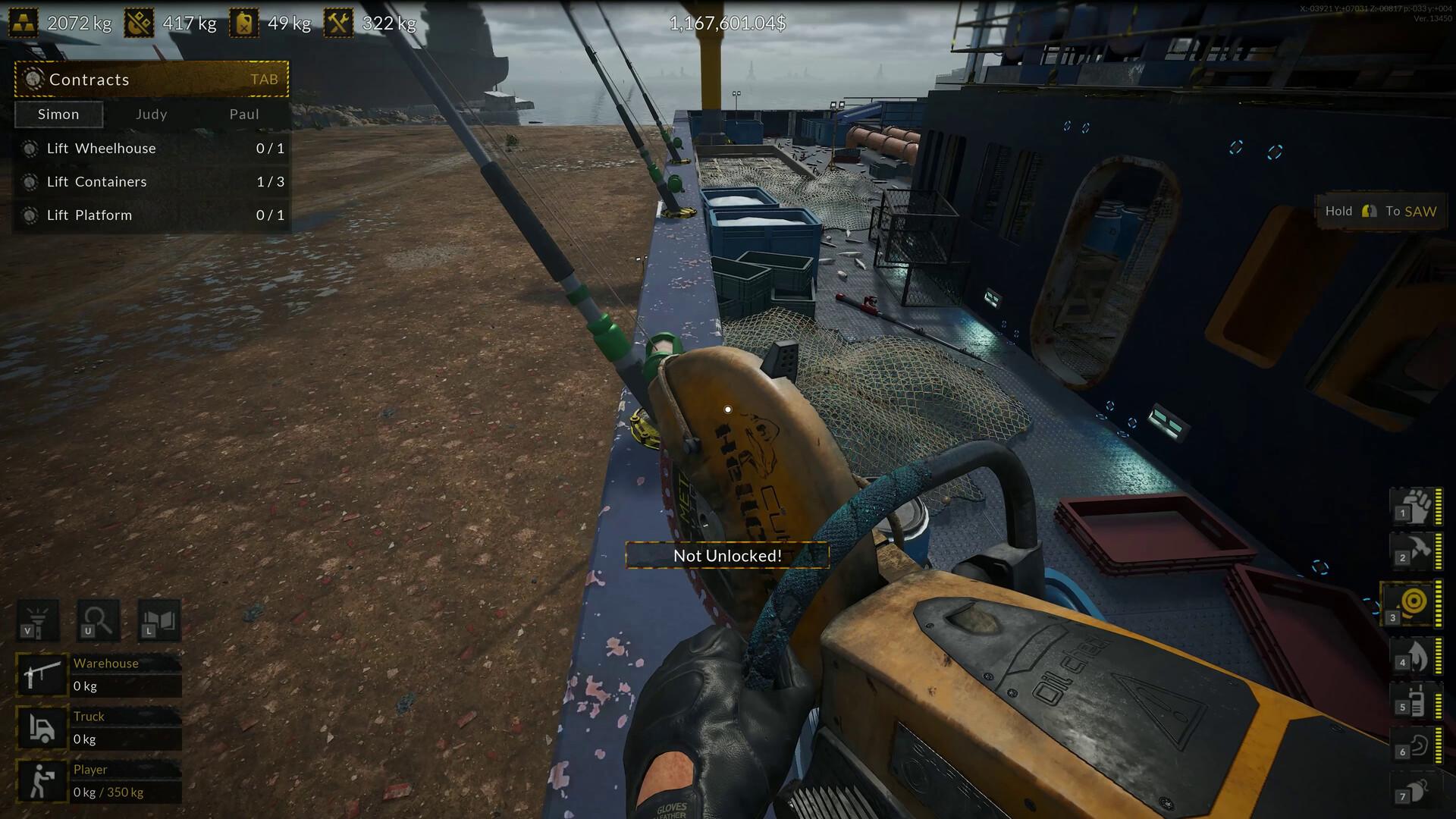
Task: Select the hammer tool in slot 2
Action: [x=1414, y=551]
